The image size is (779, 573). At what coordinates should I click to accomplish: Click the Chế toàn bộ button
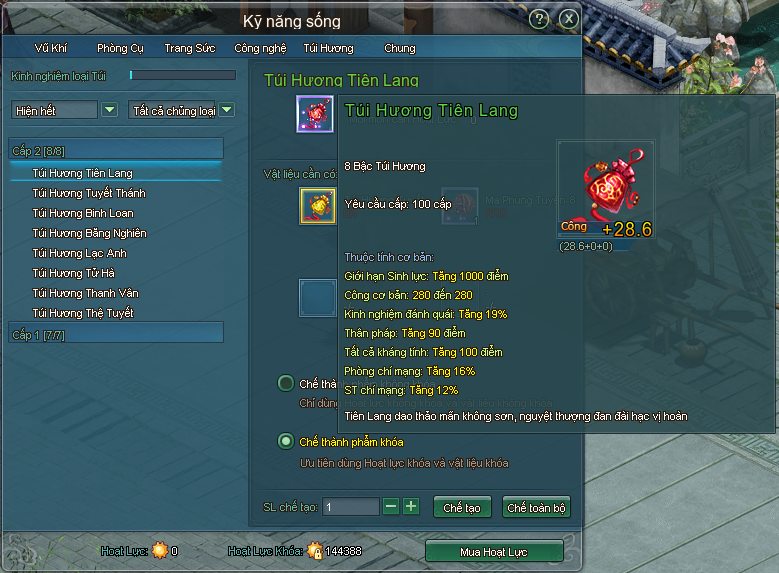coord(536,507)
